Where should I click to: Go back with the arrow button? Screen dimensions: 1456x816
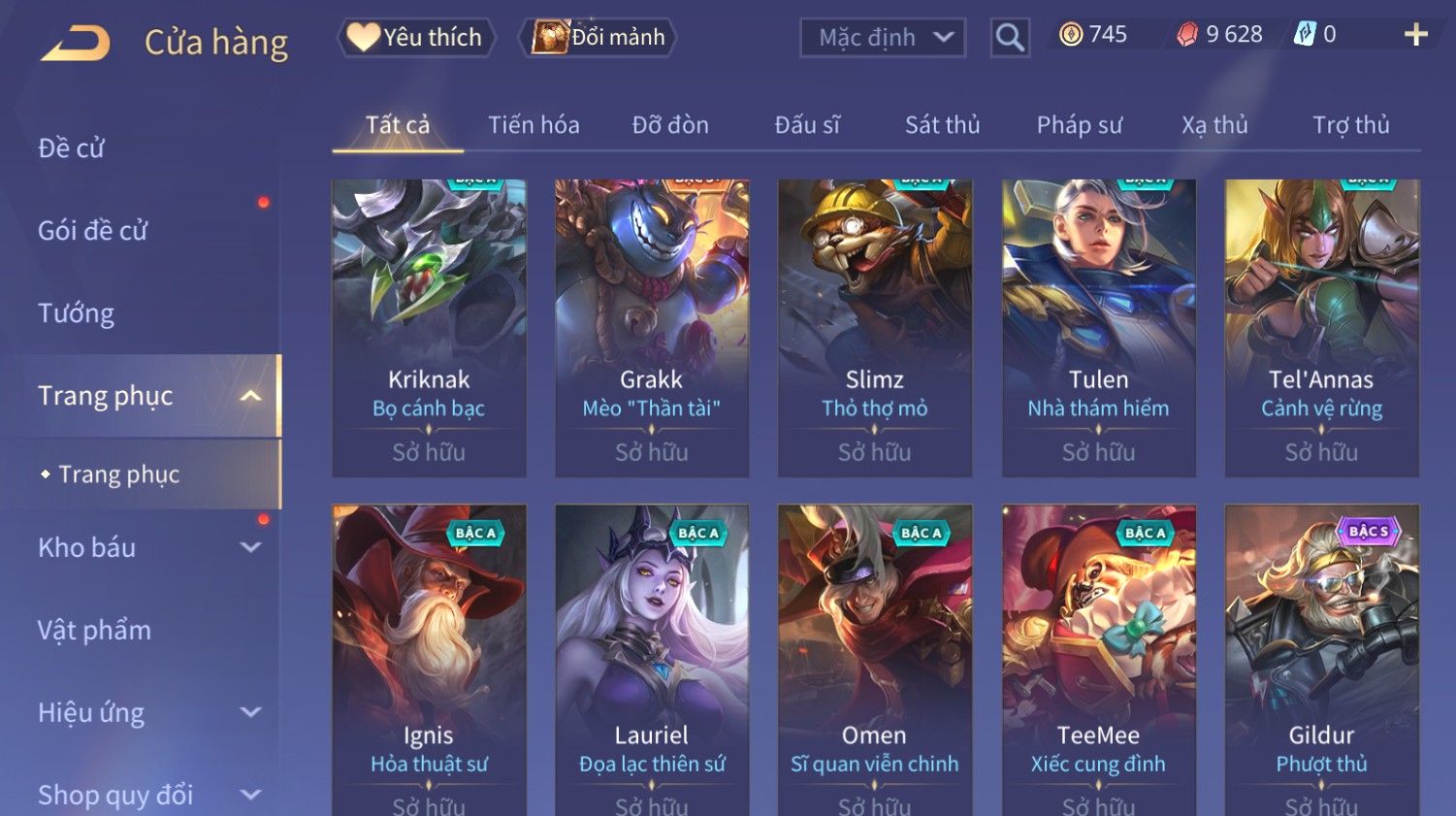click(76, 43)
